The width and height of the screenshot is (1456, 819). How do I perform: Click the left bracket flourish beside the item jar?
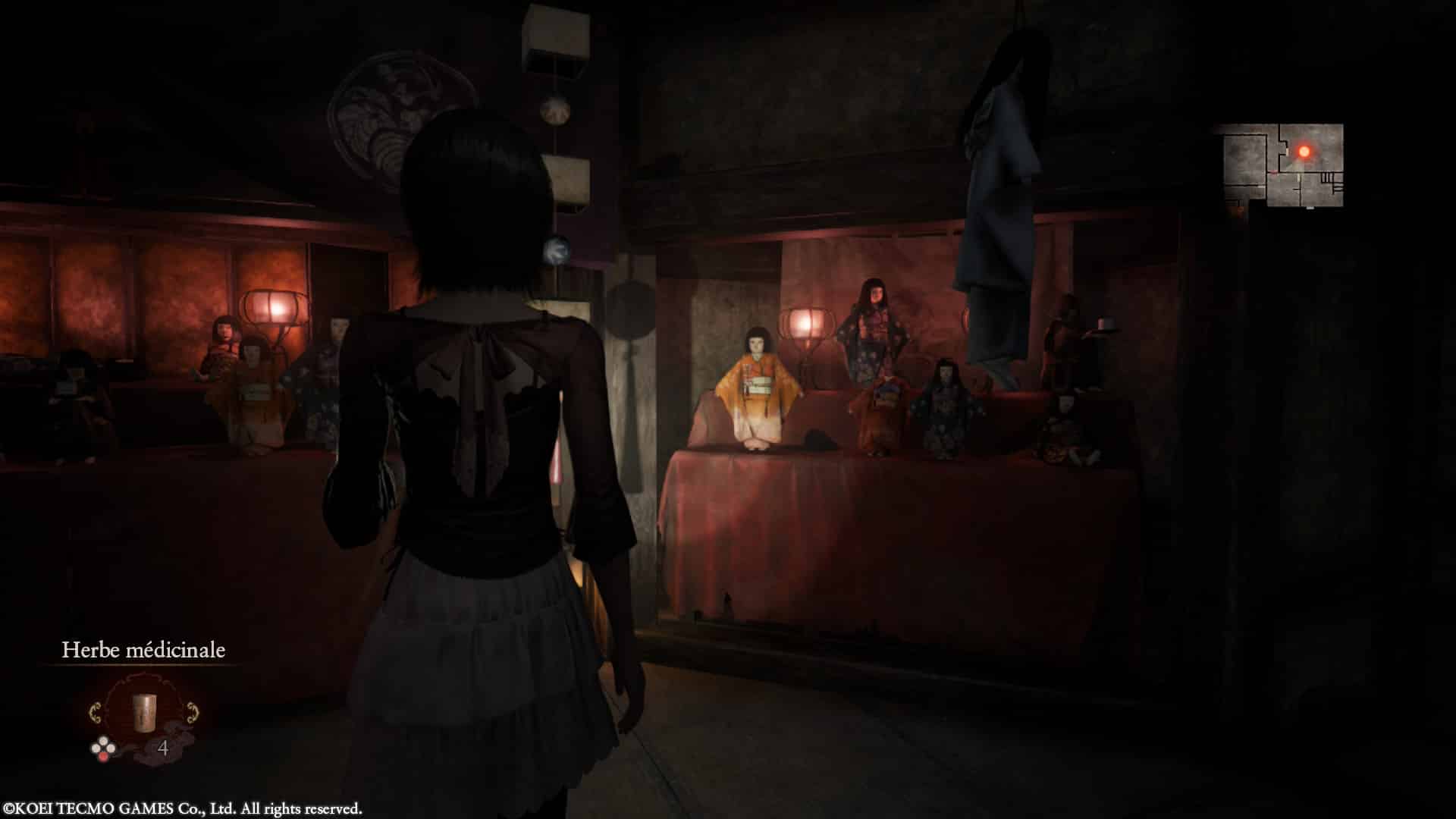(x=95, y=713)
